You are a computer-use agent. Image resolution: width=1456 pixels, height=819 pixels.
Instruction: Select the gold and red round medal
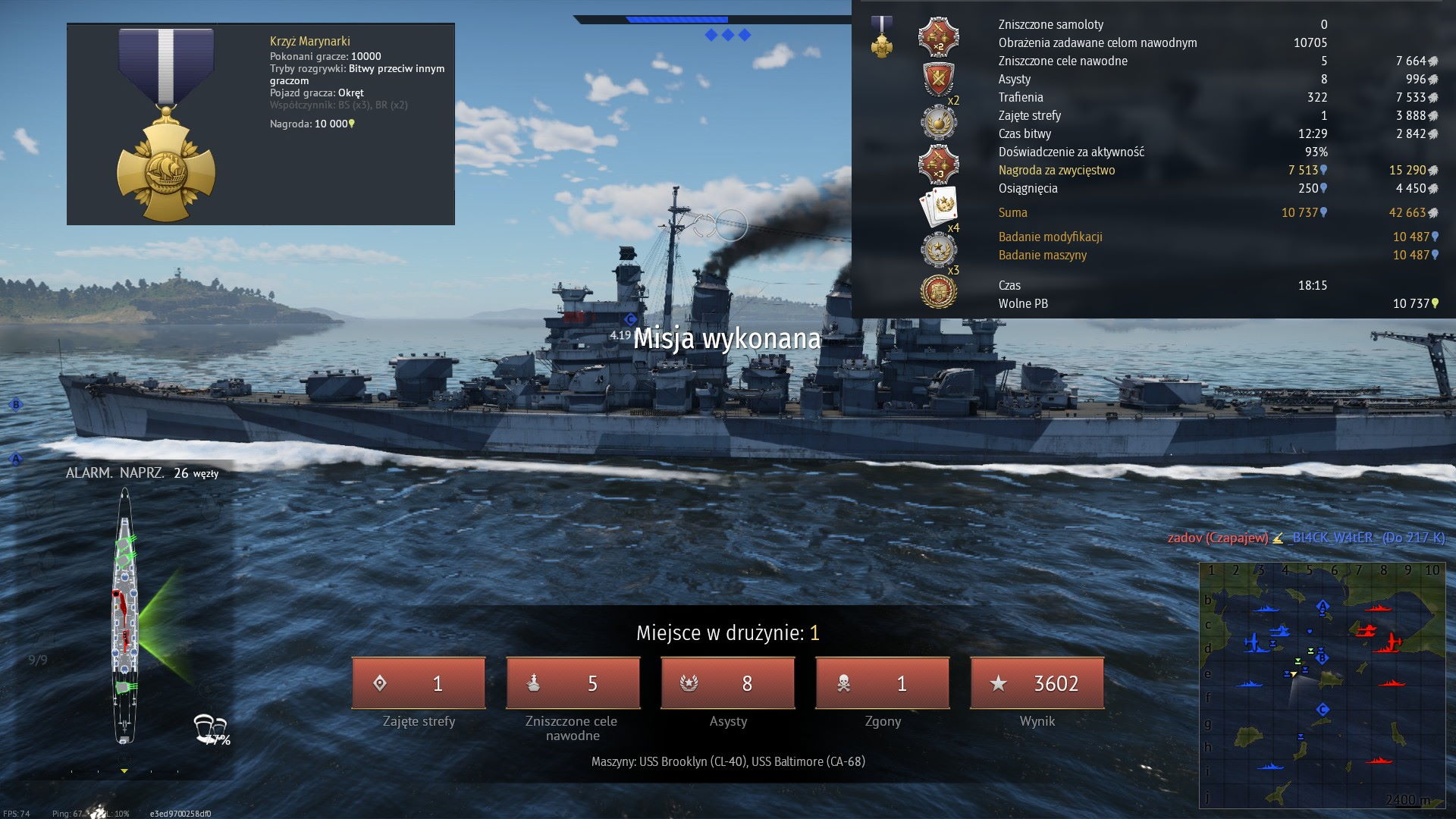click(939, 291)
